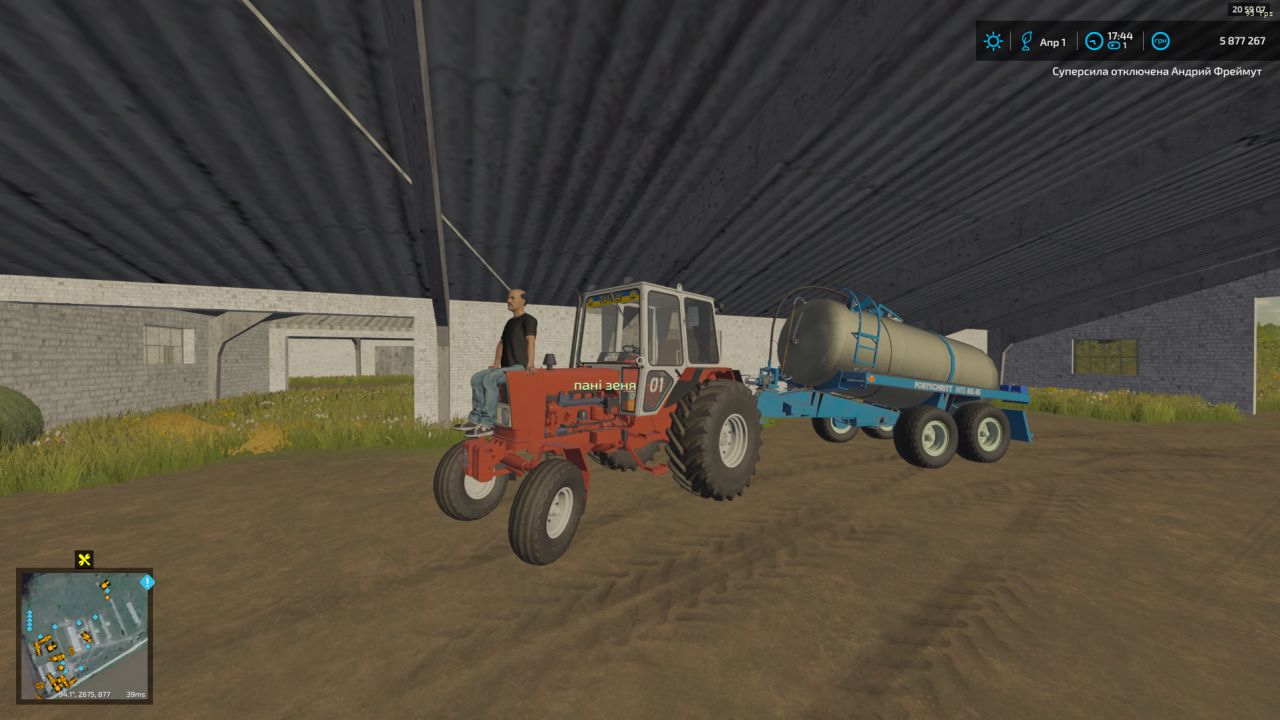Click the GPS circle icon in the top bar

click(1160, 41)
